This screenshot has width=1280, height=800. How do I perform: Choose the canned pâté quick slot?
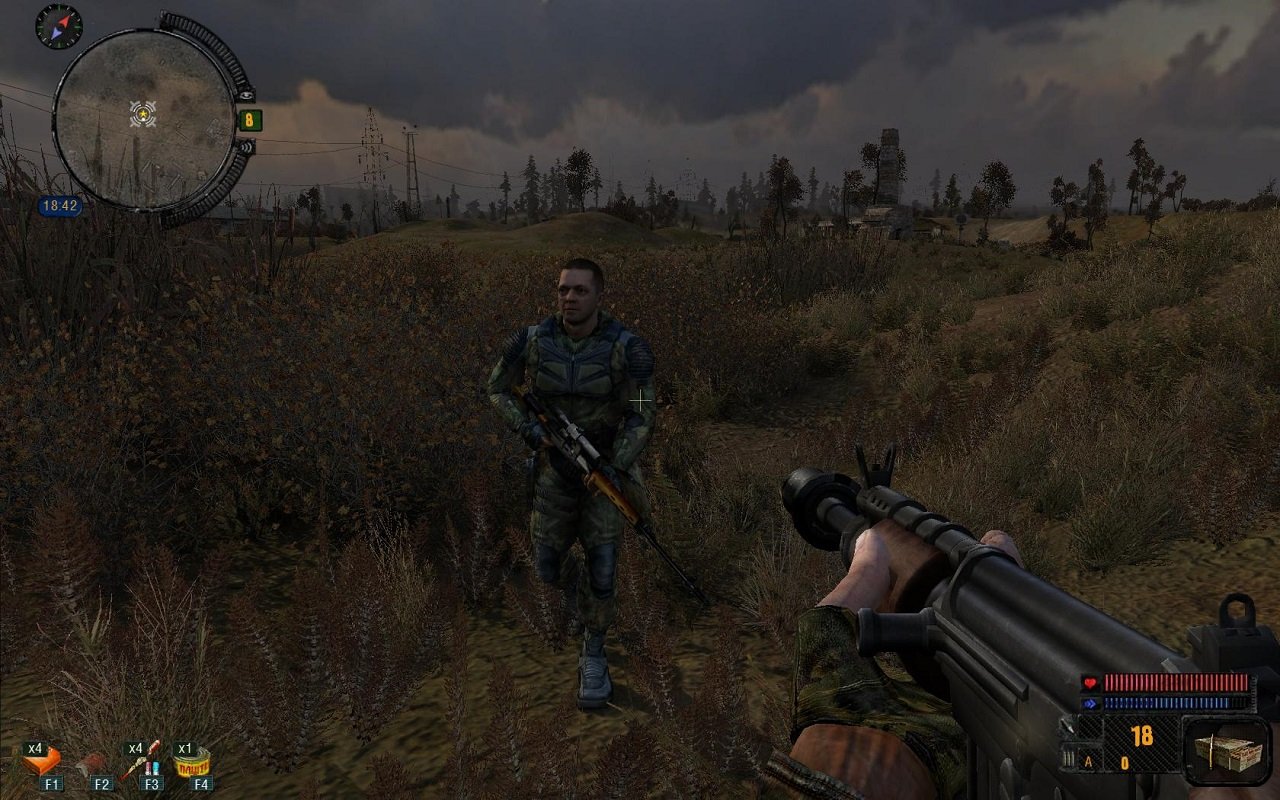click(194, 764)
